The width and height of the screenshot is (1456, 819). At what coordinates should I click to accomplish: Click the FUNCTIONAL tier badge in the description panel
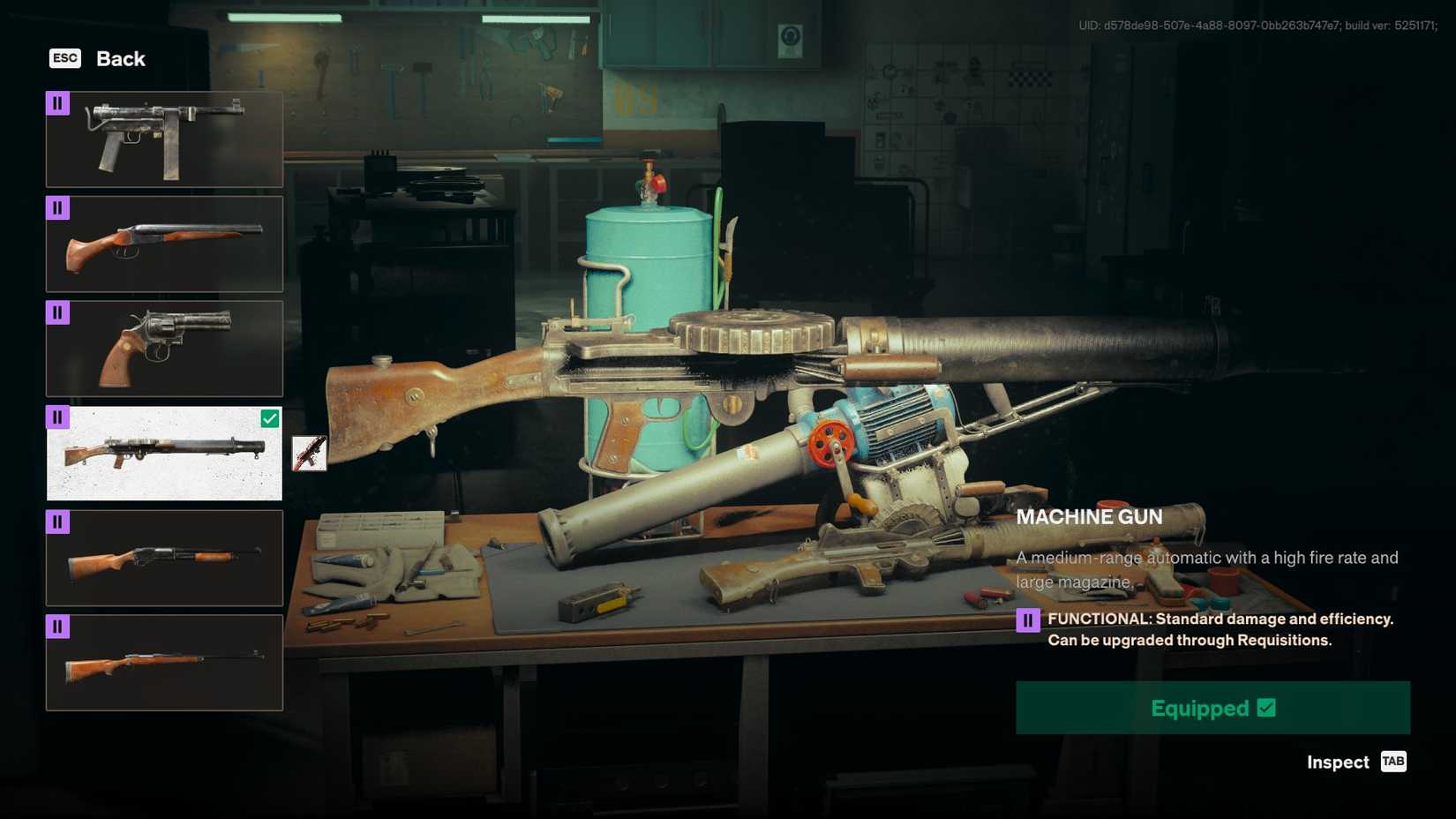(x=1031, y=619)
